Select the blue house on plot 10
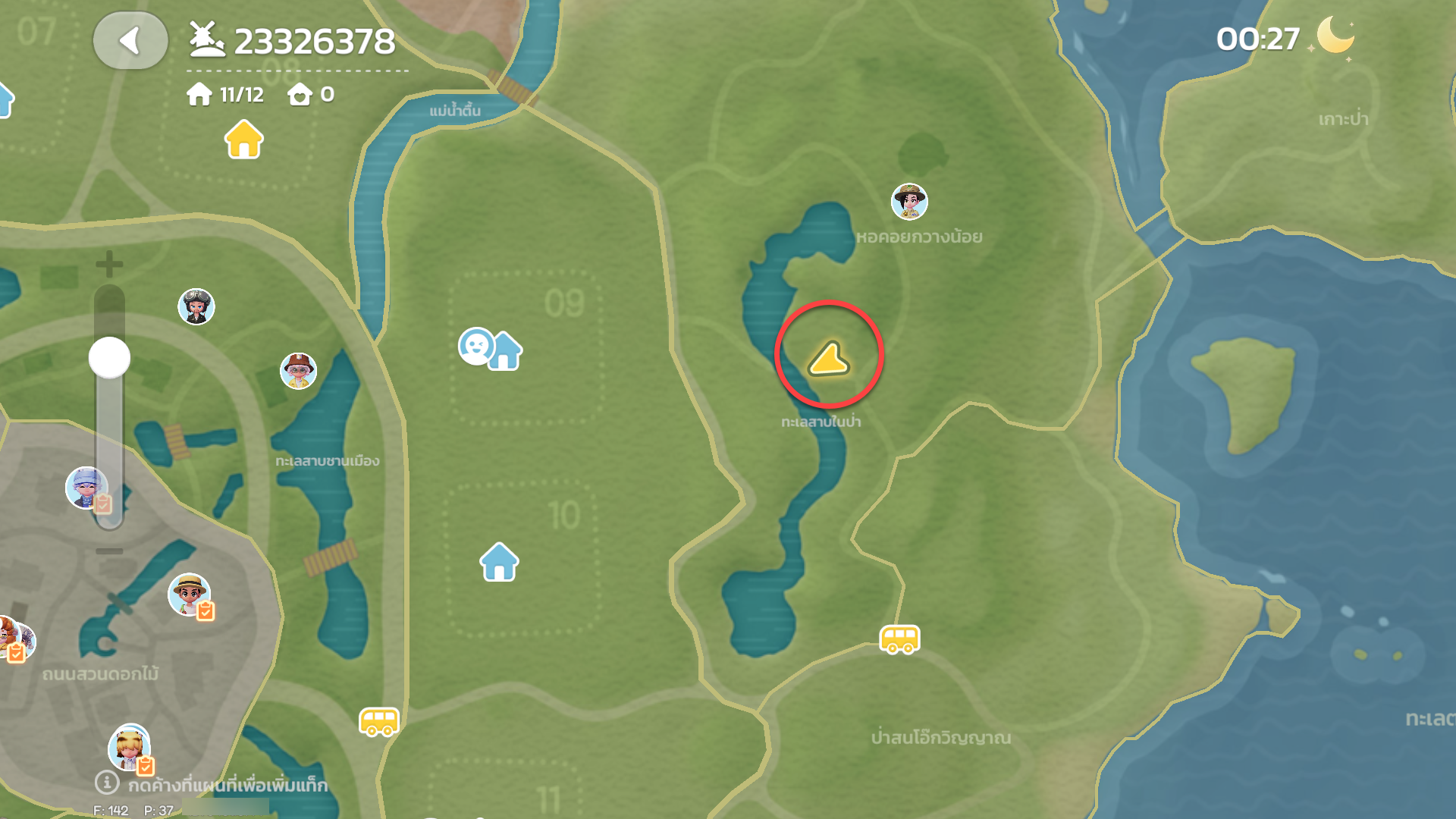Image resolution: width=1456 pixels, height=819 pixels. click(x=499, y=562)
